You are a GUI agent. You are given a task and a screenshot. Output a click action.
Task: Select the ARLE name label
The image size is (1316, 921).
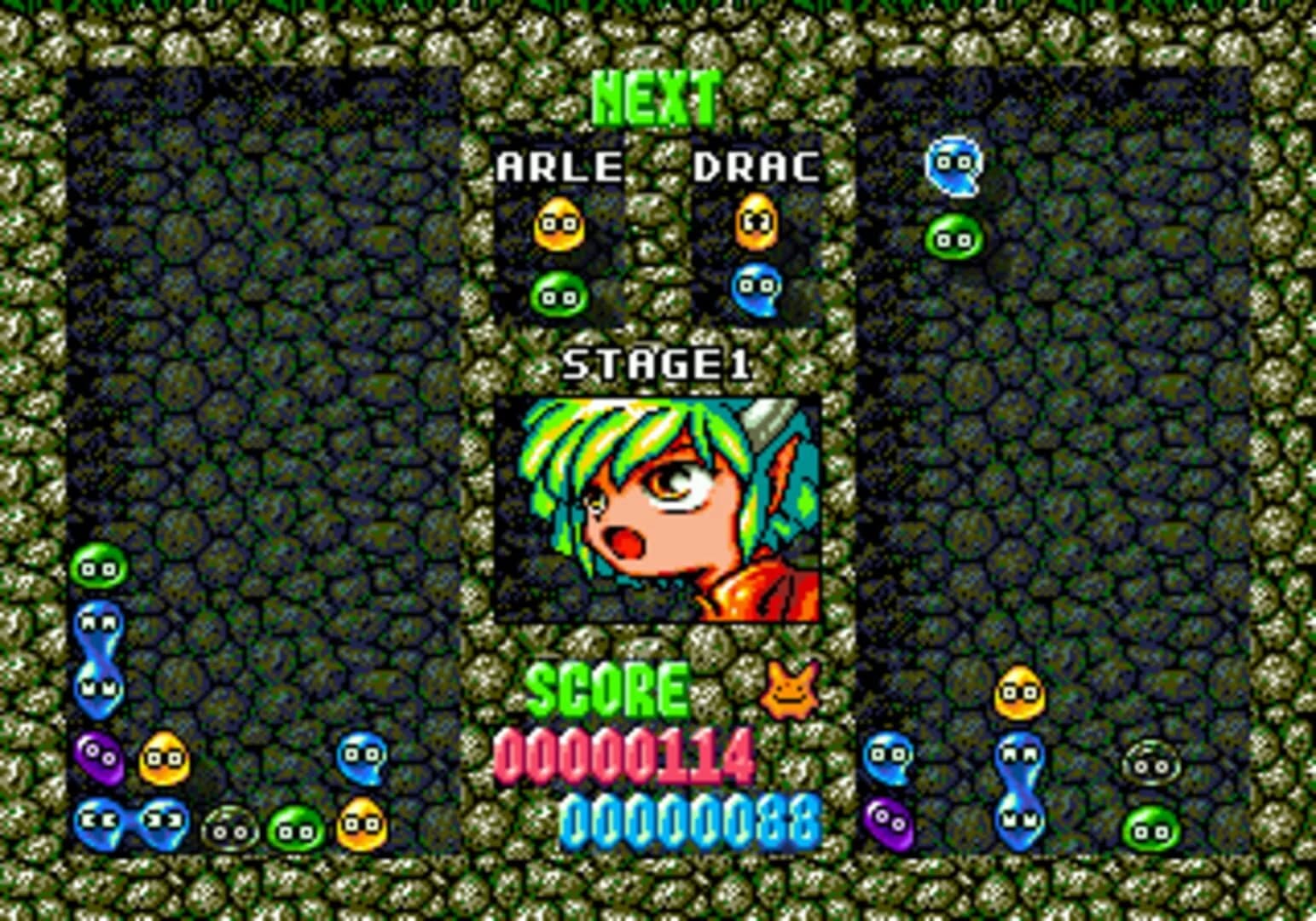tap(559, 165)
